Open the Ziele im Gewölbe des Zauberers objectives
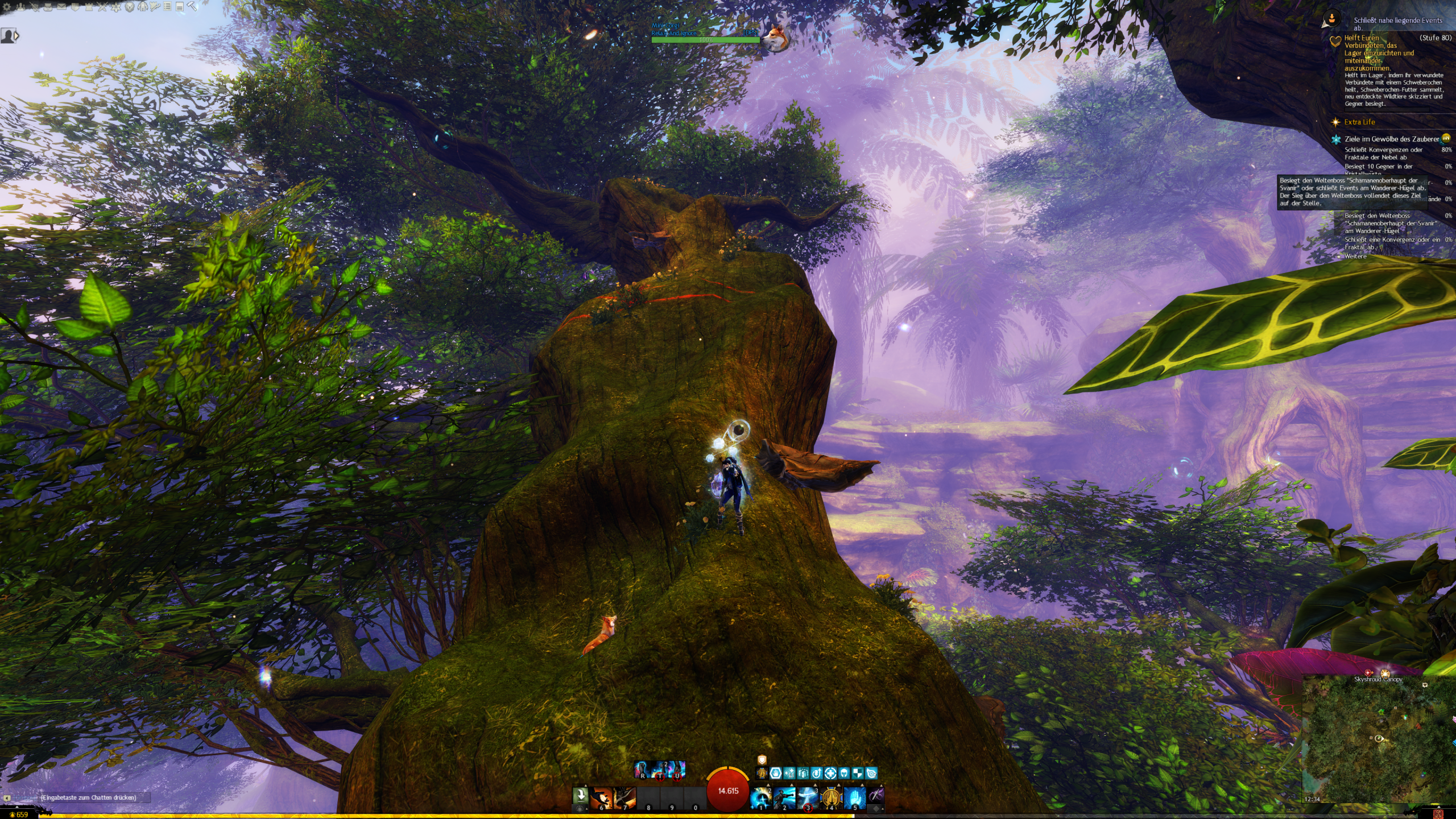 1391,139
